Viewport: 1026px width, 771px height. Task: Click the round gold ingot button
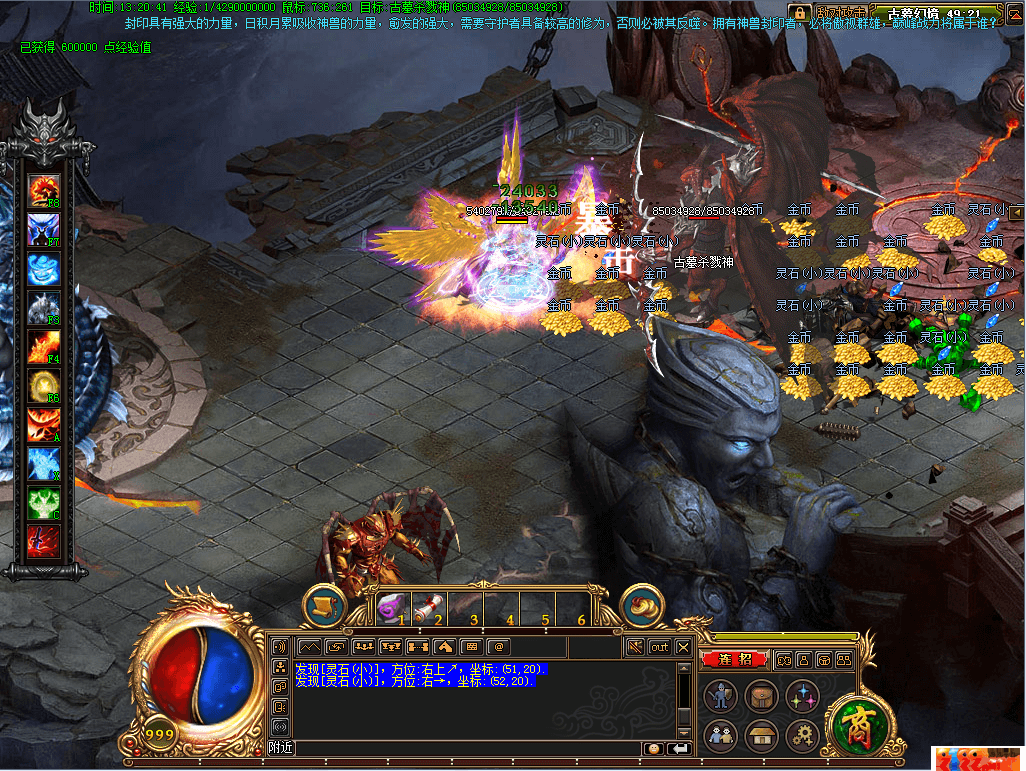642,605
